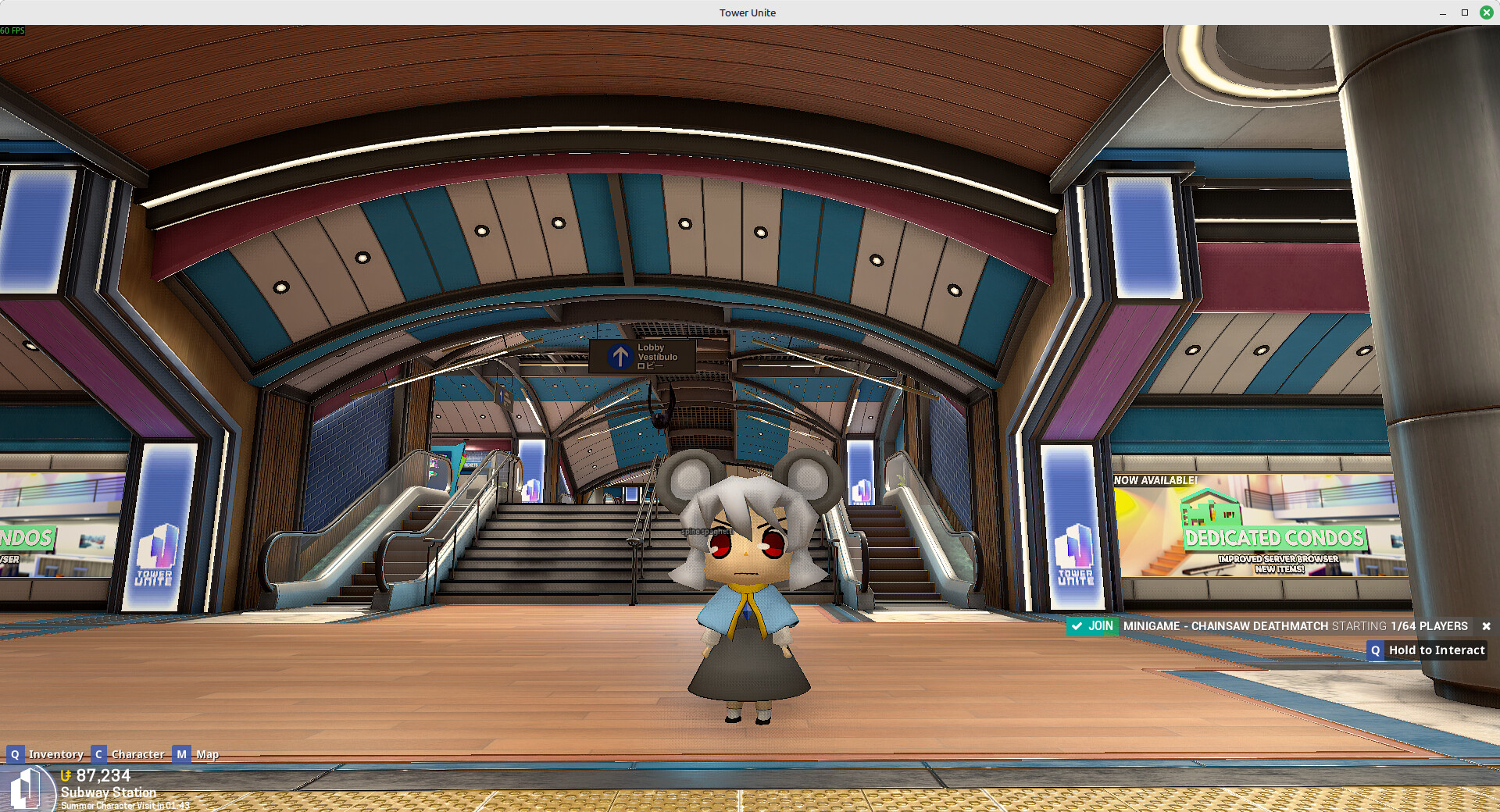
Task: Minimize the Tower Unite window
Action: 1442,12
